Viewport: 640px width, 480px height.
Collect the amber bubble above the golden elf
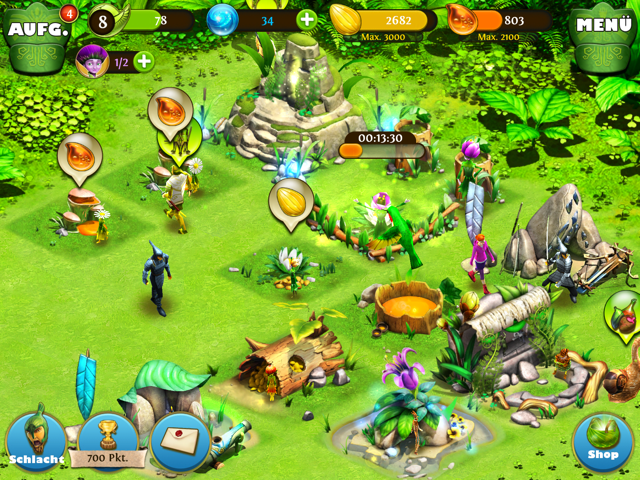coord(169,111)
